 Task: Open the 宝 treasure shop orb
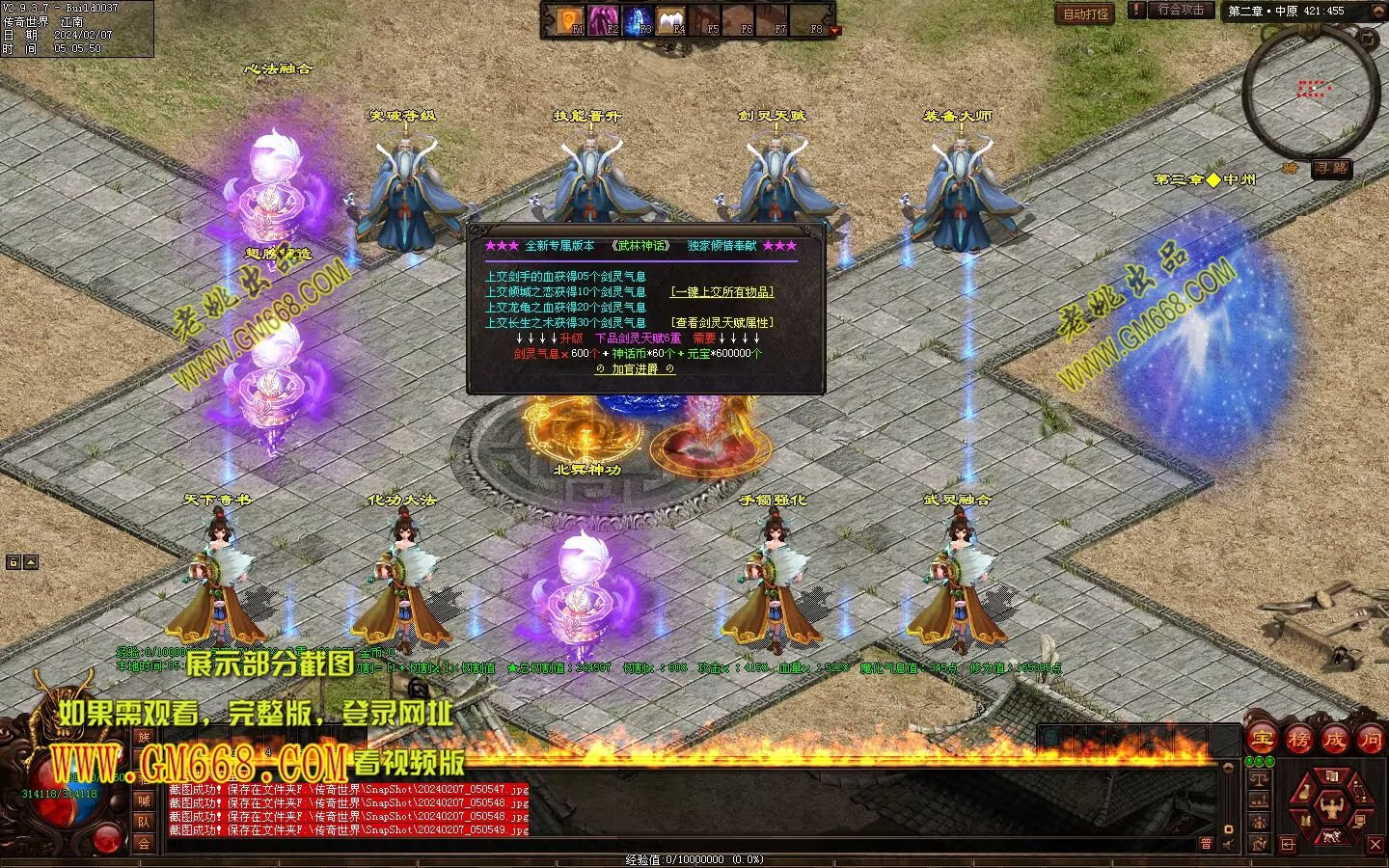tap(1263, 740)
